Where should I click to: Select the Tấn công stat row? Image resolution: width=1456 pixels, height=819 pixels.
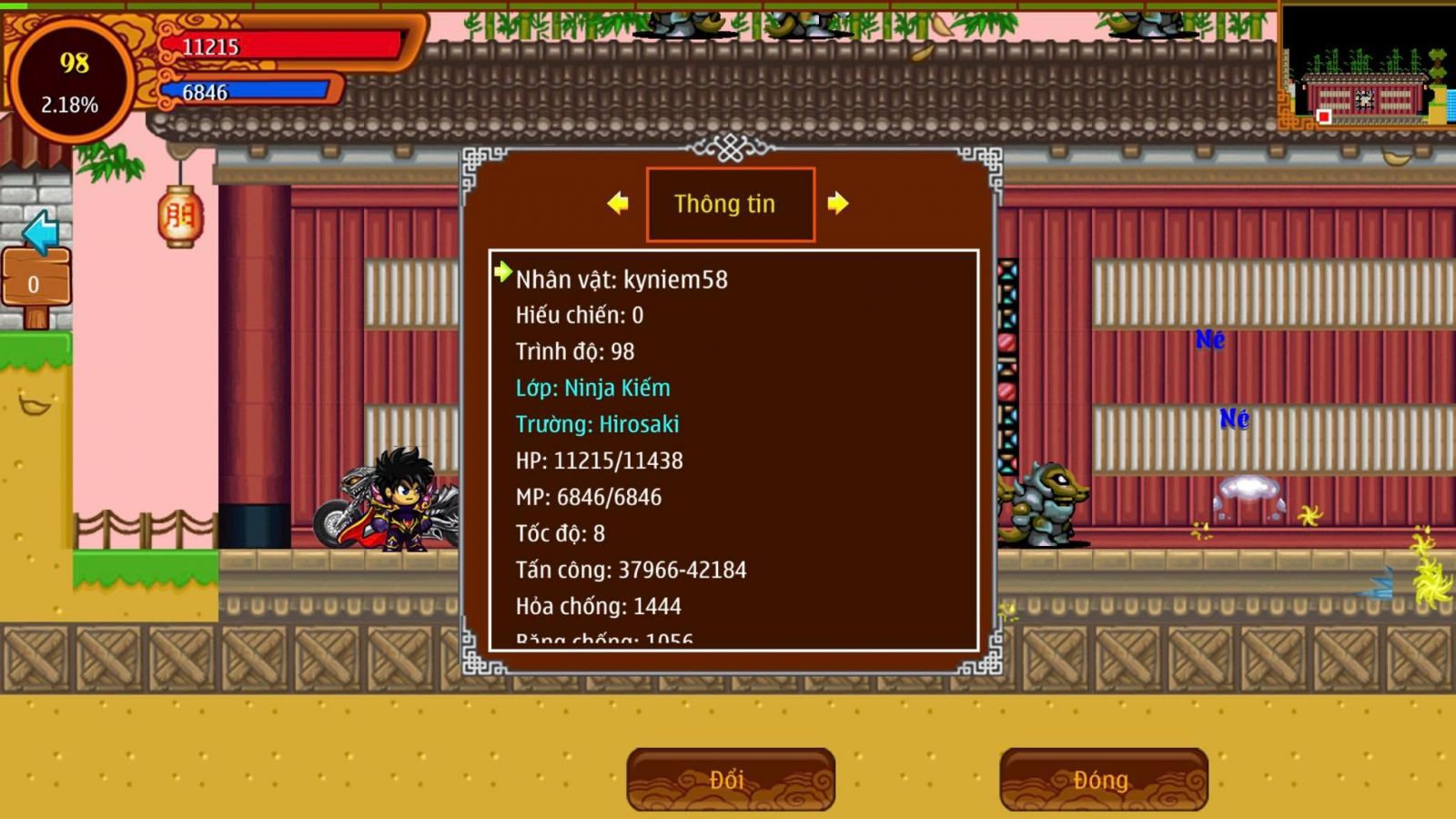pos(631,570)
